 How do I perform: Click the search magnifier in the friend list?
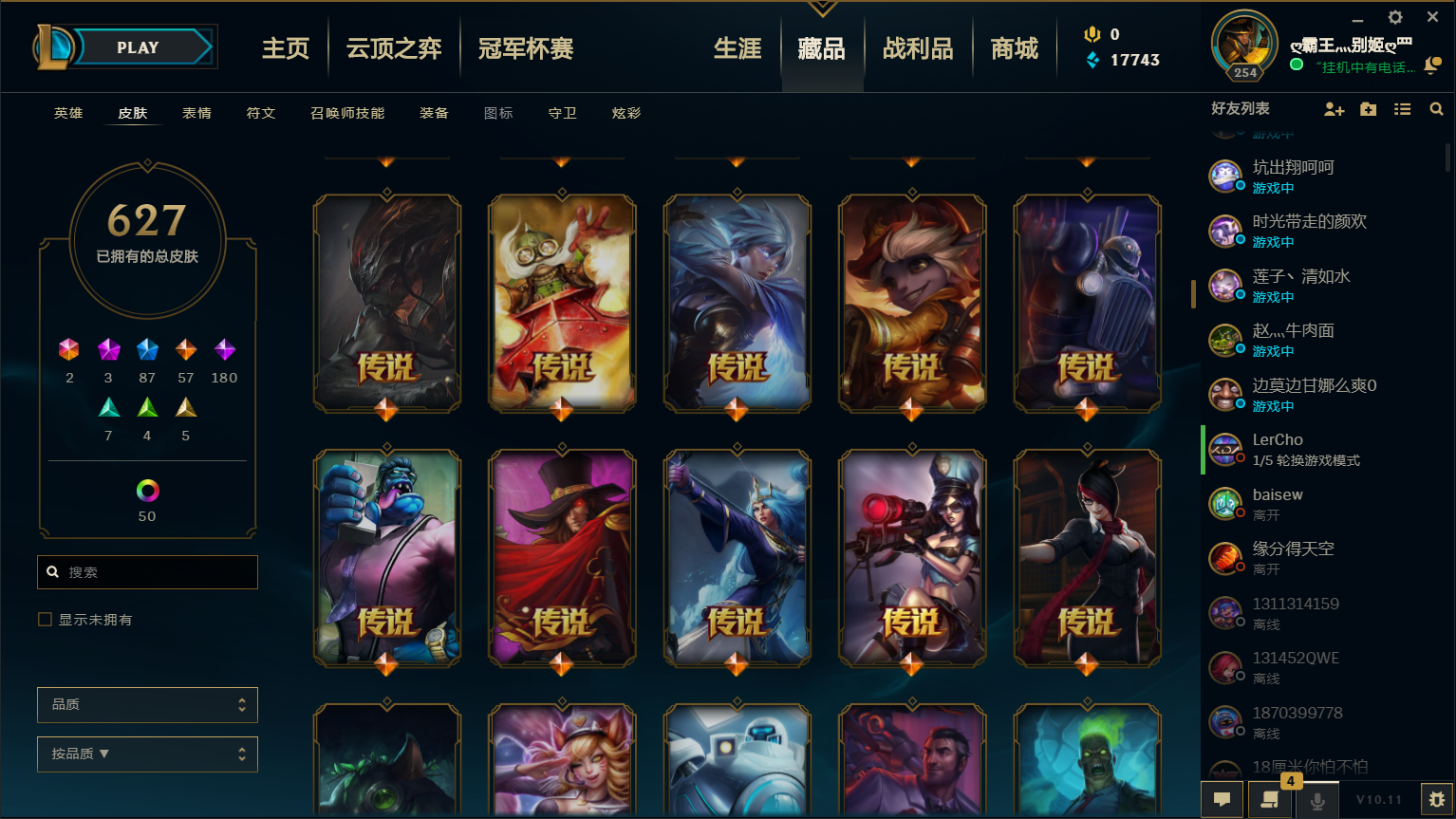(x=1436, y=109)
